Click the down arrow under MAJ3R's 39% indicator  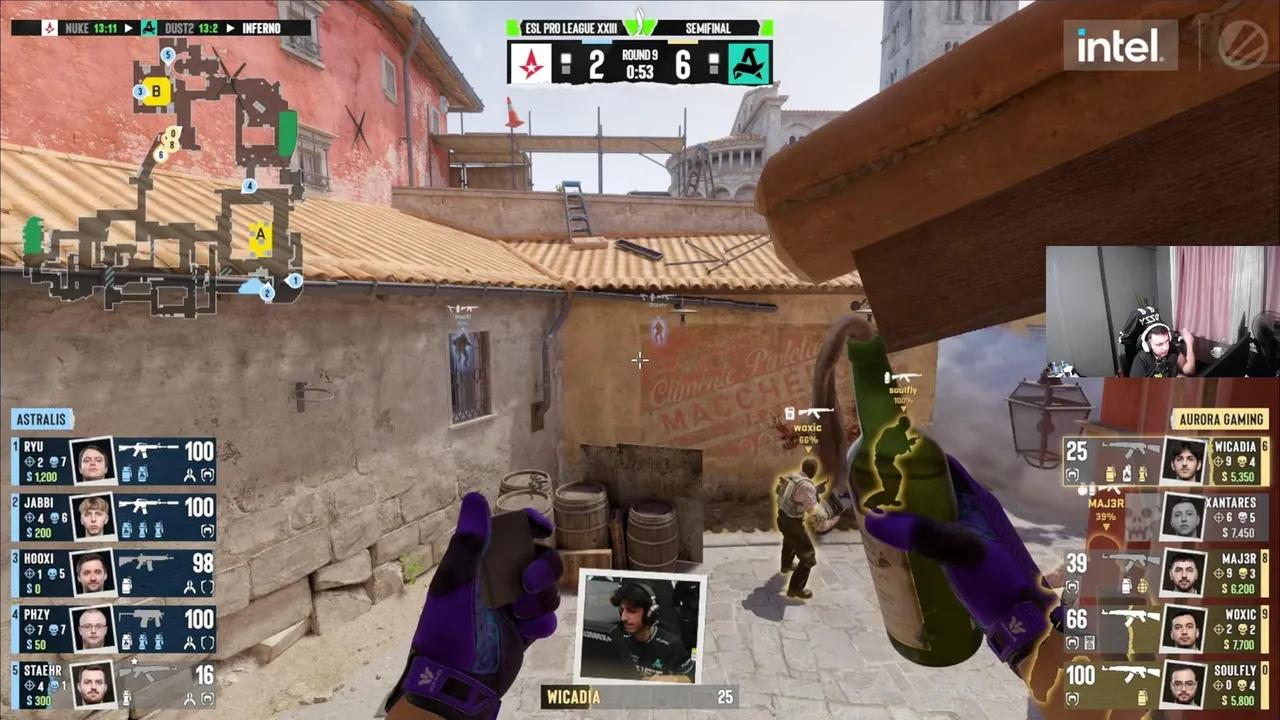tap(1106, 527)
